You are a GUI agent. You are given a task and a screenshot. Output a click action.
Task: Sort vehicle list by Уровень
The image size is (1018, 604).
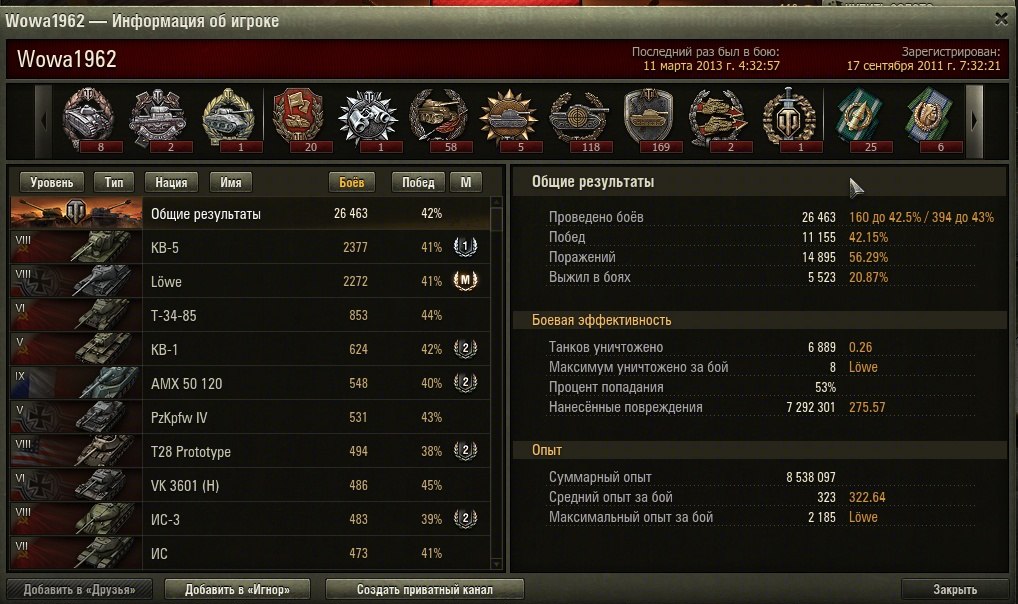click(x=51, y=182)
